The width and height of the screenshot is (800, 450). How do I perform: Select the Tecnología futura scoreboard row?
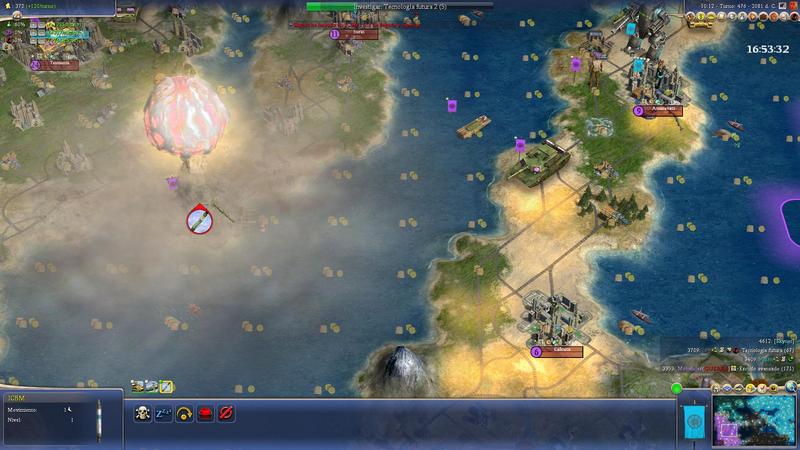[748, 350]
